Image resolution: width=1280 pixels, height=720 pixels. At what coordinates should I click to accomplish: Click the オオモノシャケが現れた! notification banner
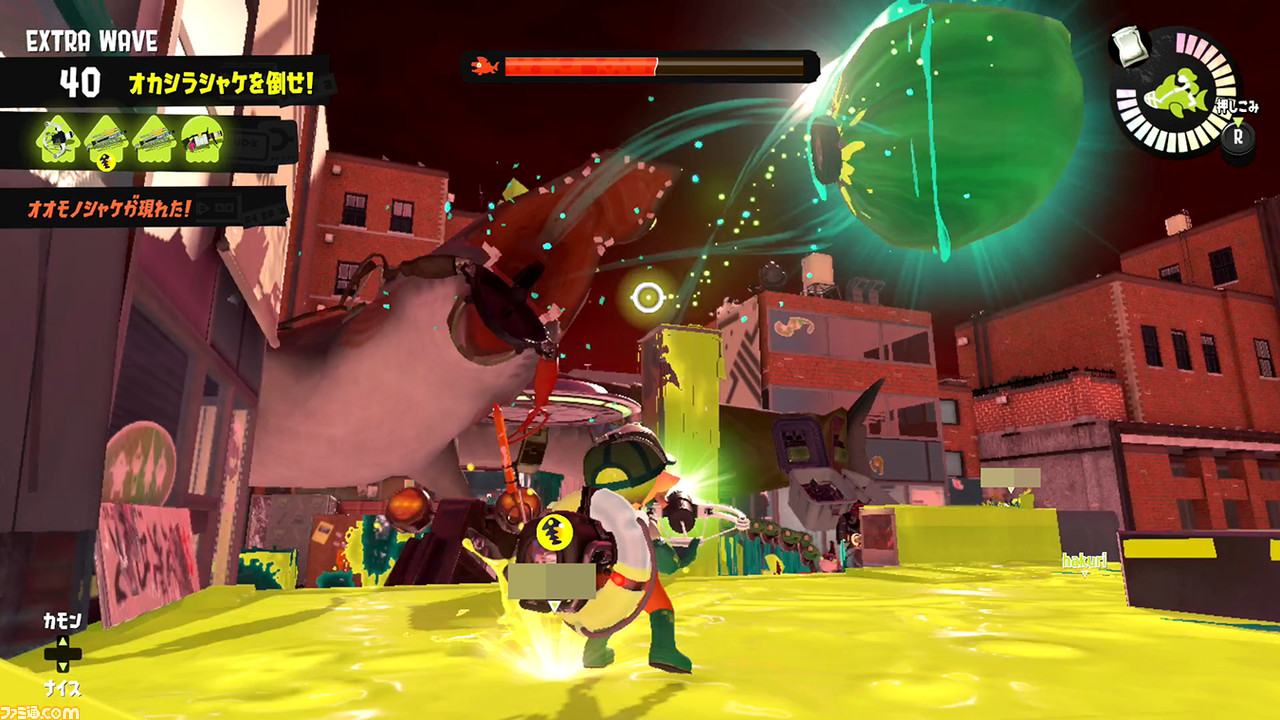pos(140,209)
